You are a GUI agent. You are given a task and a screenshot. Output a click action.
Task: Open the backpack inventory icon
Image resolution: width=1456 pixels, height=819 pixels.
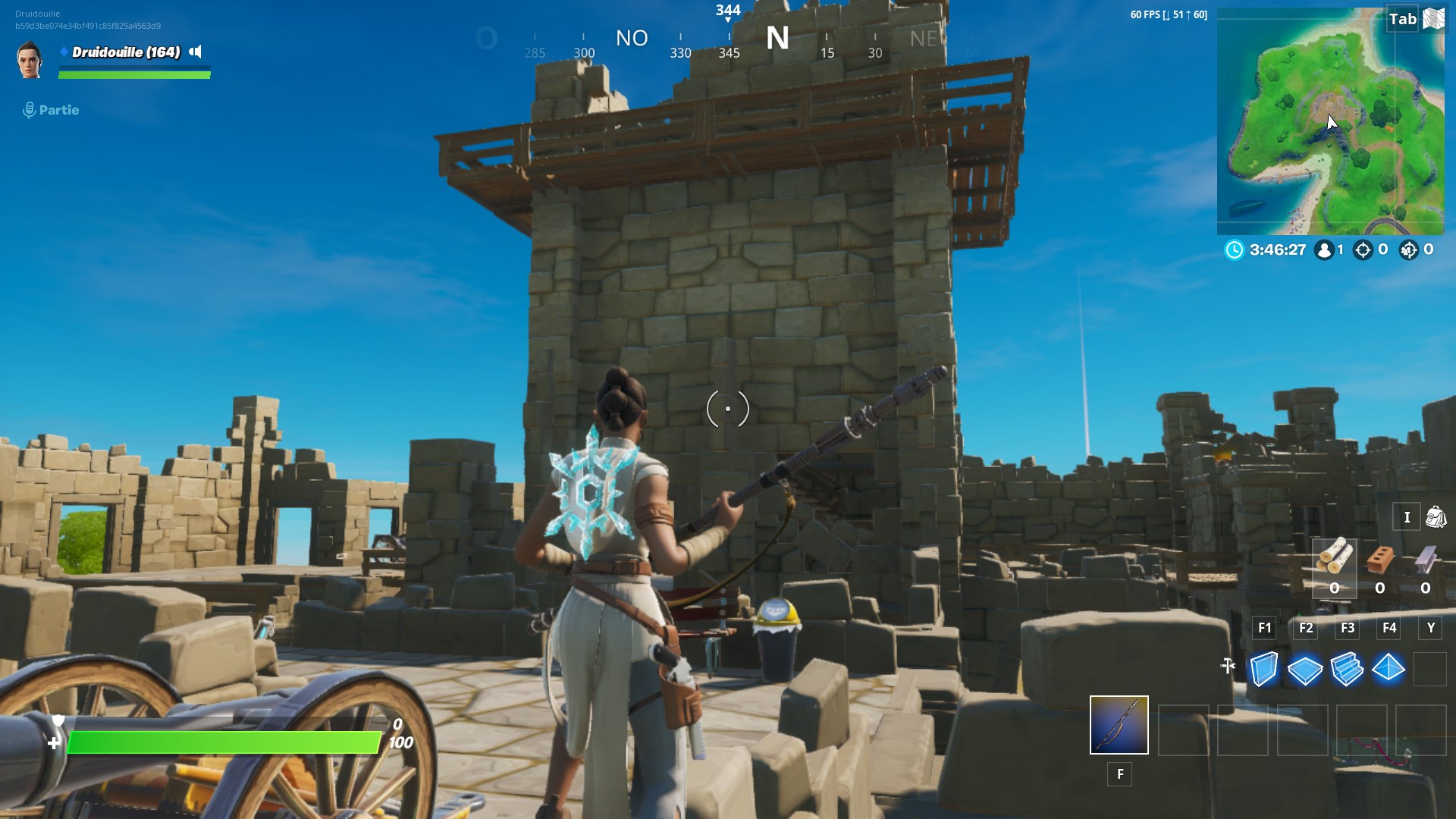(x=1436, y=516)
